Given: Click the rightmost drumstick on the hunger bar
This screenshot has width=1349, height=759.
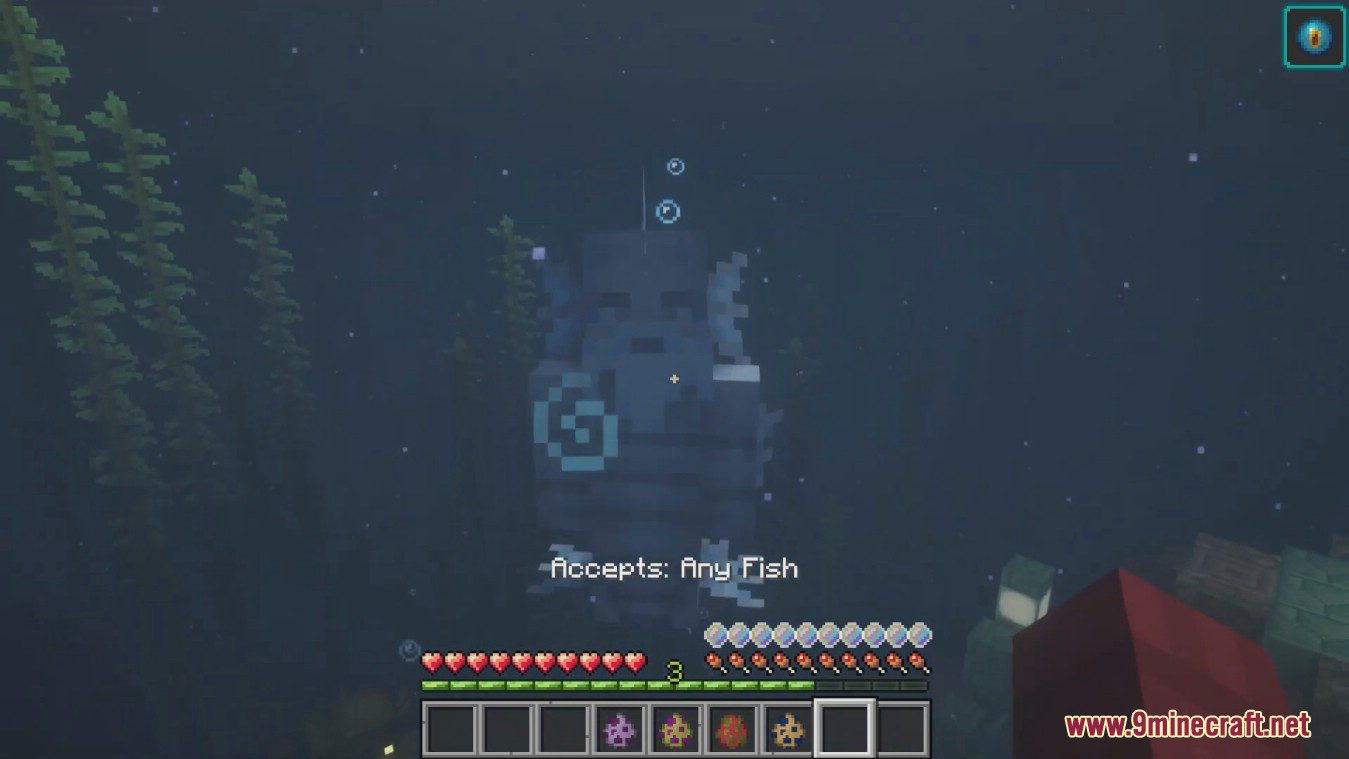Looking at the screenshot, I should pyautogui.click(x=916, y=661).
